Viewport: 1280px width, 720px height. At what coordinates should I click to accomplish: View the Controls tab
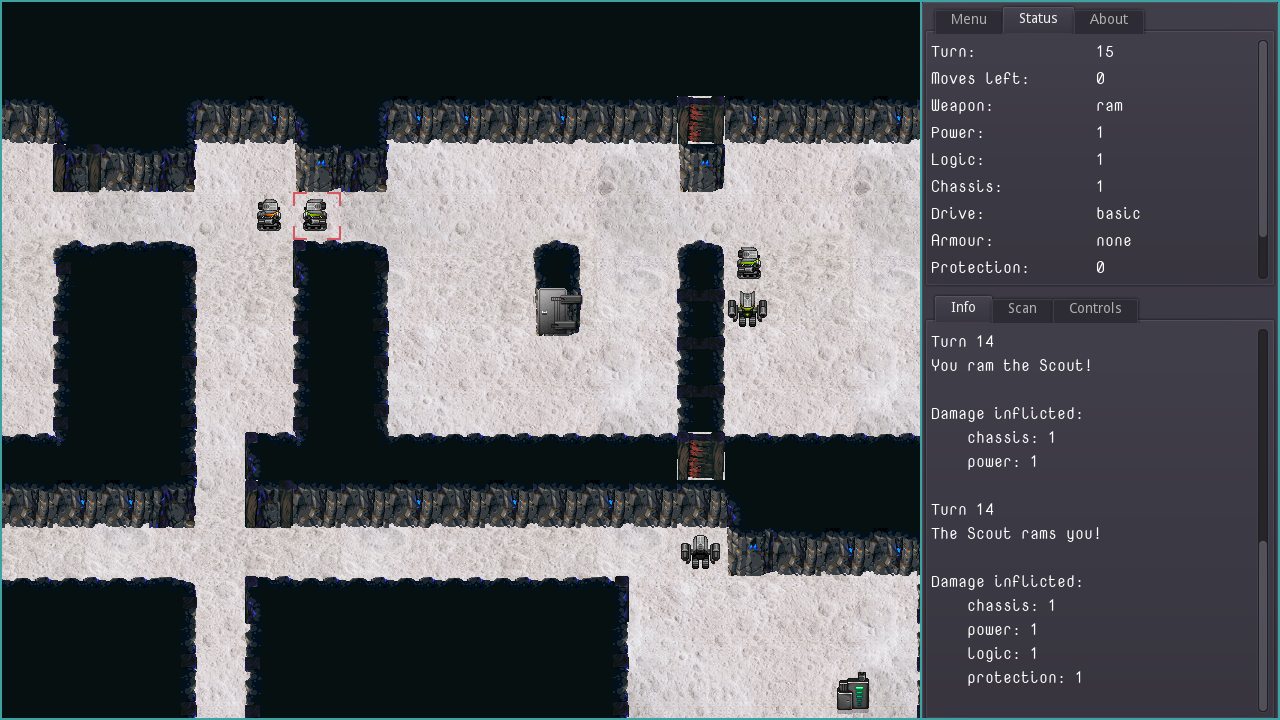1095,308
